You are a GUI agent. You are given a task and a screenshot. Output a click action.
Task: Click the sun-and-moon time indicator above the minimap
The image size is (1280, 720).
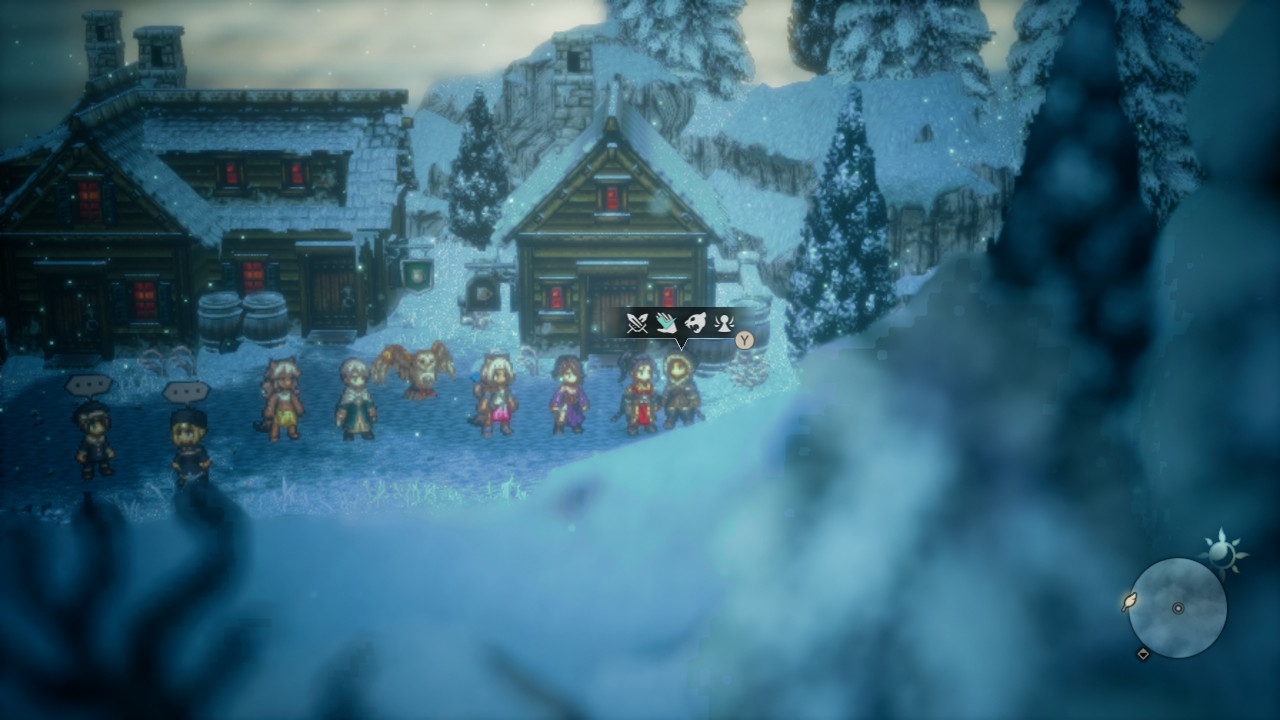pos(1222,552)
